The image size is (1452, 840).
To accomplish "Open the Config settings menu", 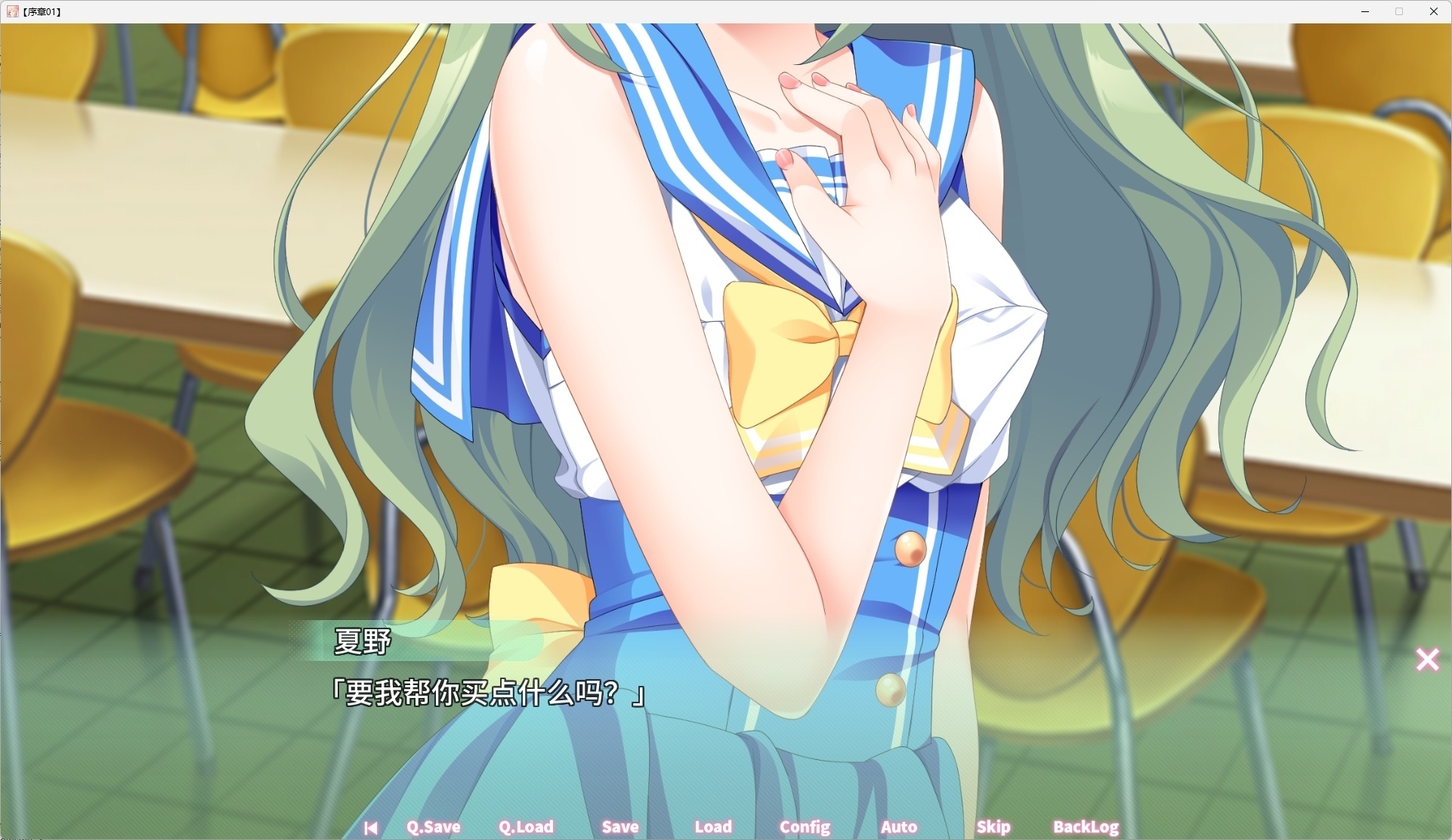I will tap(804, 827).
